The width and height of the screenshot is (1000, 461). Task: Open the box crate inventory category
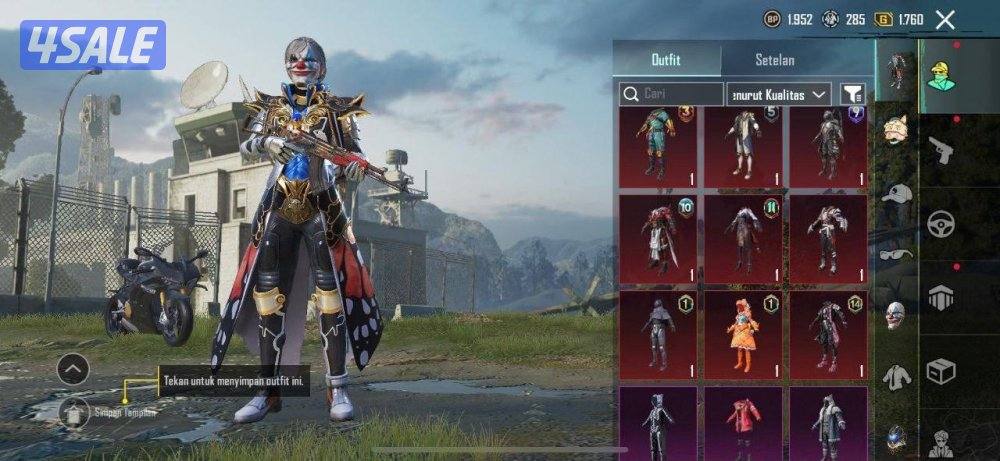(940, 371)
